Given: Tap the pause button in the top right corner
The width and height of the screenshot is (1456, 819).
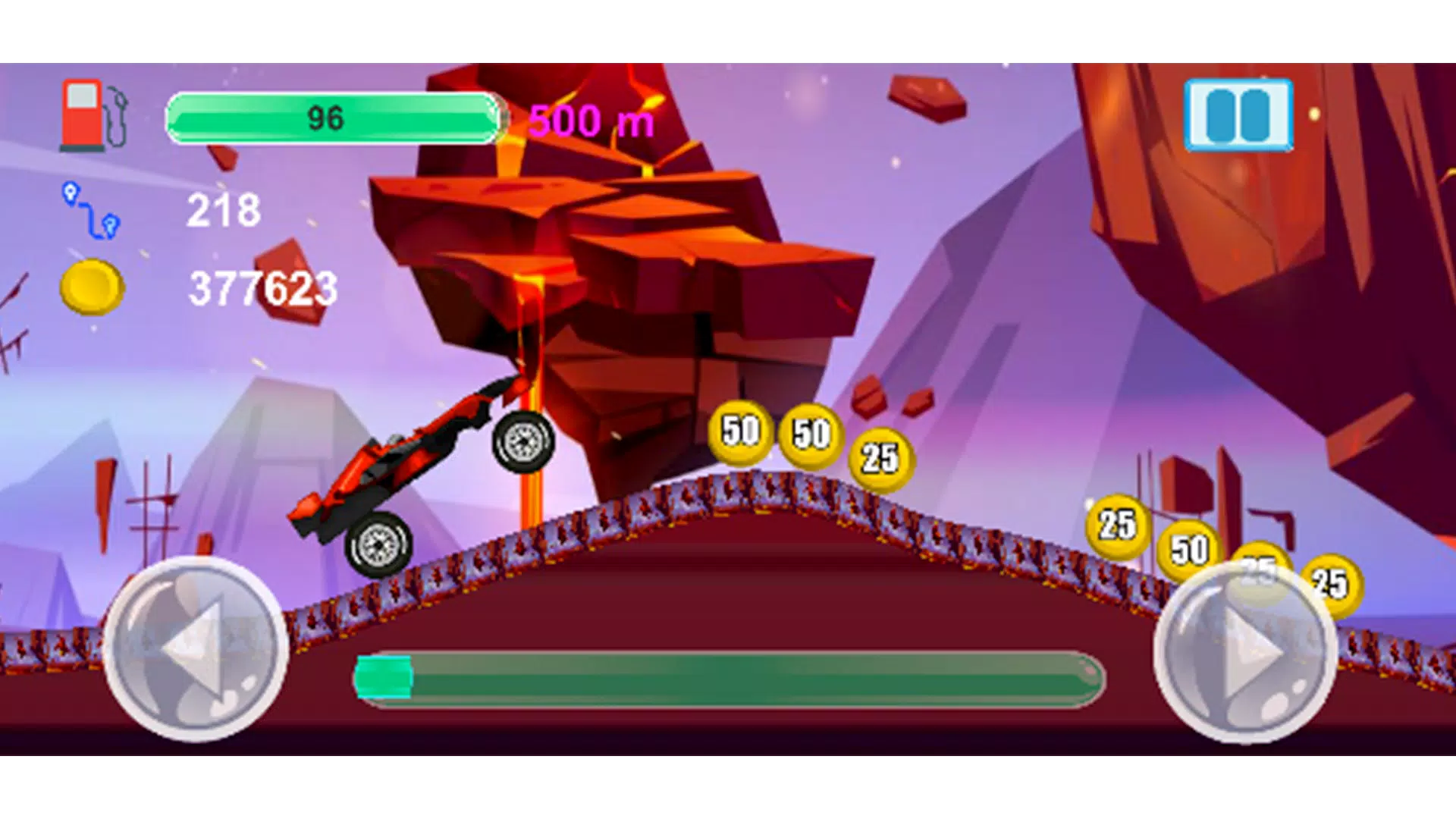Looking at the screenshot, I should (x=1238, y=114).
